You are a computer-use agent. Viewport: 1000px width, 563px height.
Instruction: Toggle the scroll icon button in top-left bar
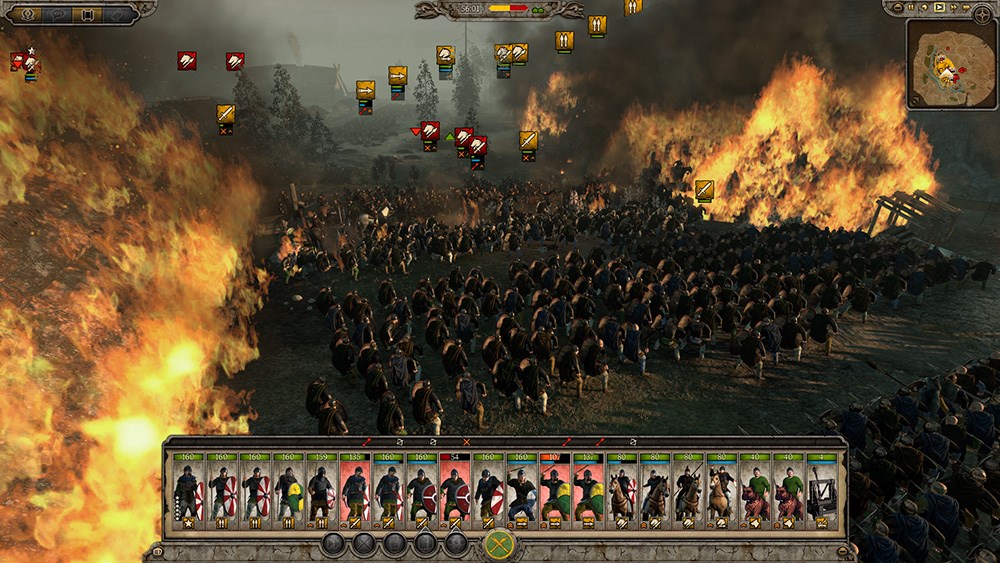(88, 14)
